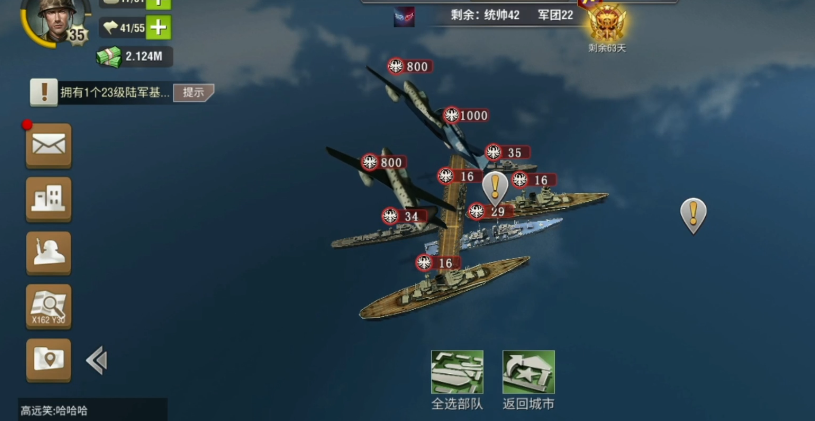The image size is (815, 421).
Task: Select the unit labeled 1000
Action: 466,115
